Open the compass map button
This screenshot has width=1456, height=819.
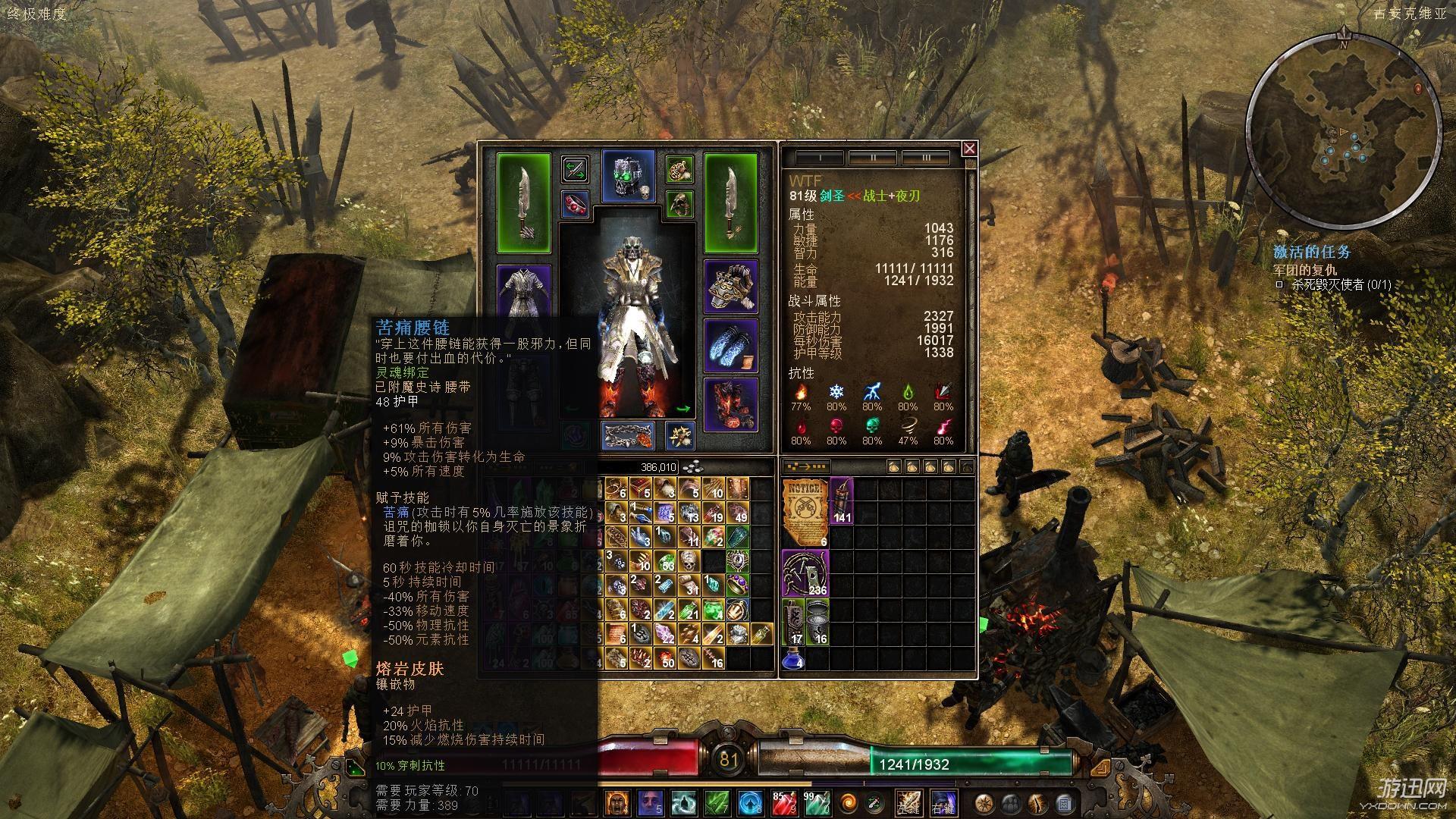[984, 802]
